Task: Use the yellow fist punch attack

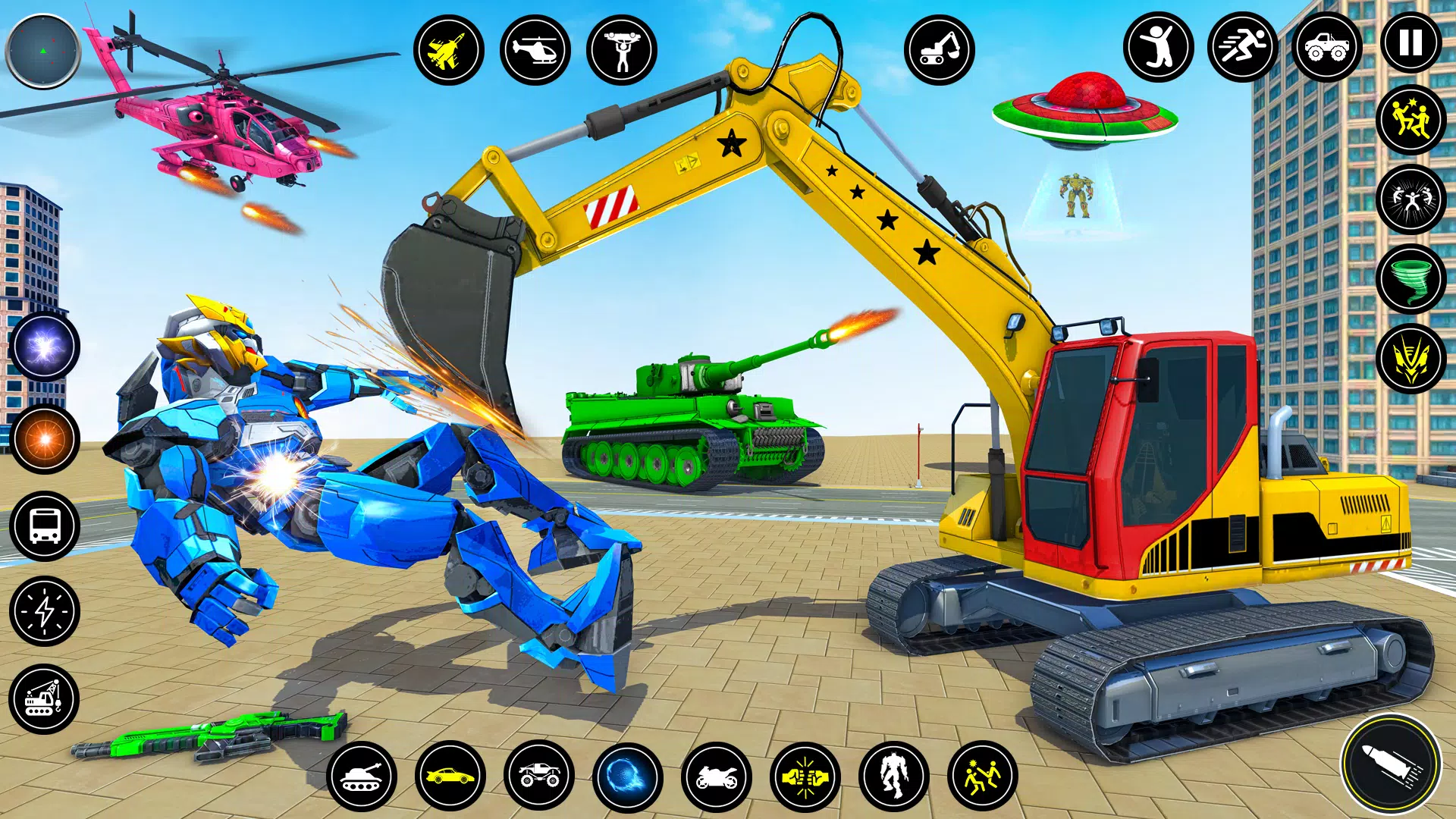Action: 805,777
